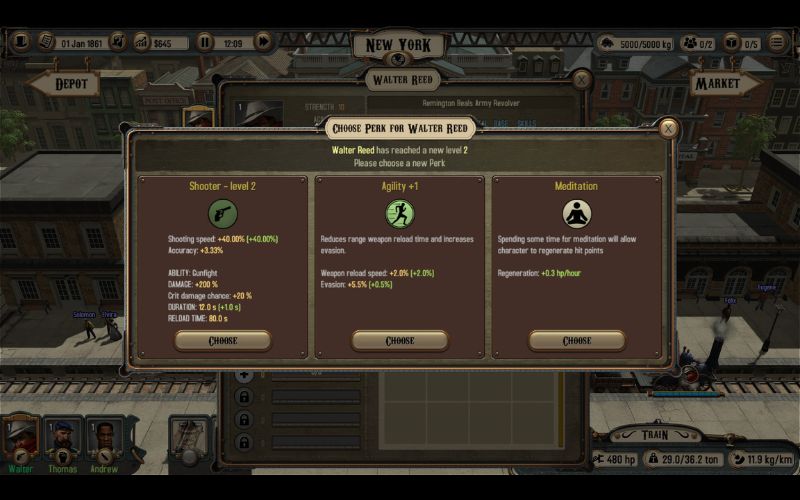Choose the Agility +1 perk

point(399,341)
